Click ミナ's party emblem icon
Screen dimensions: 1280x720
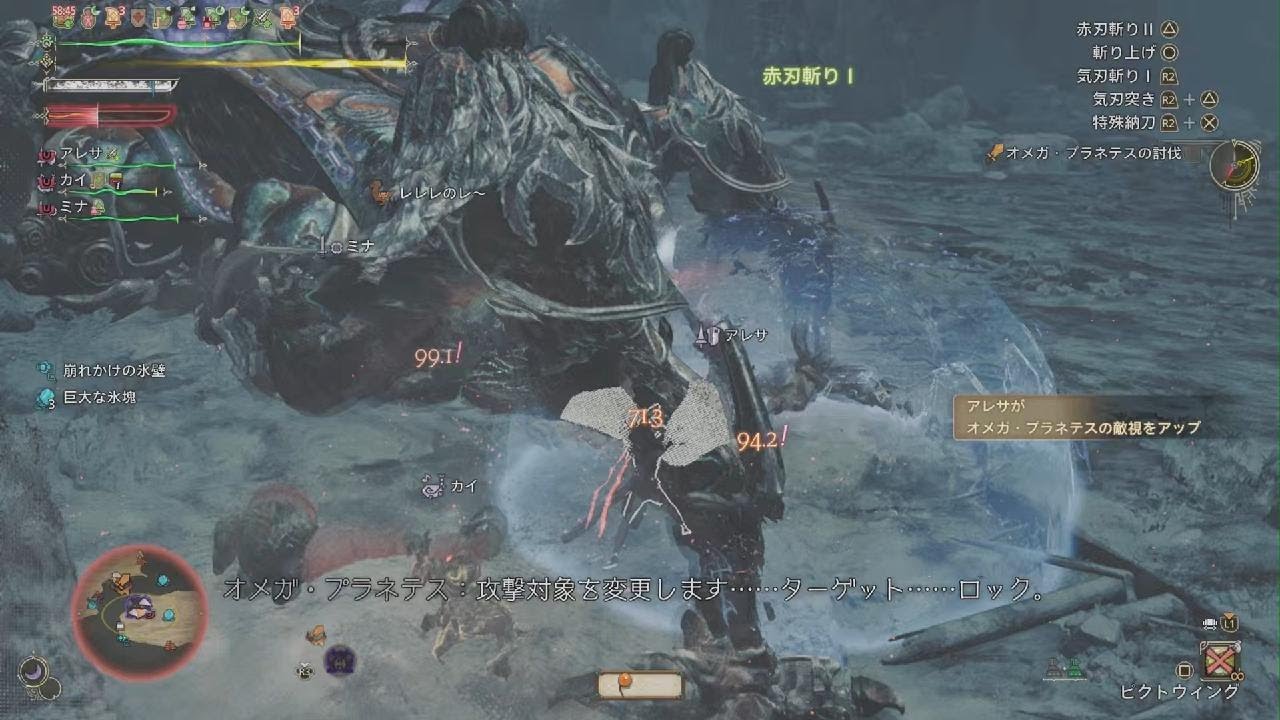45,208
